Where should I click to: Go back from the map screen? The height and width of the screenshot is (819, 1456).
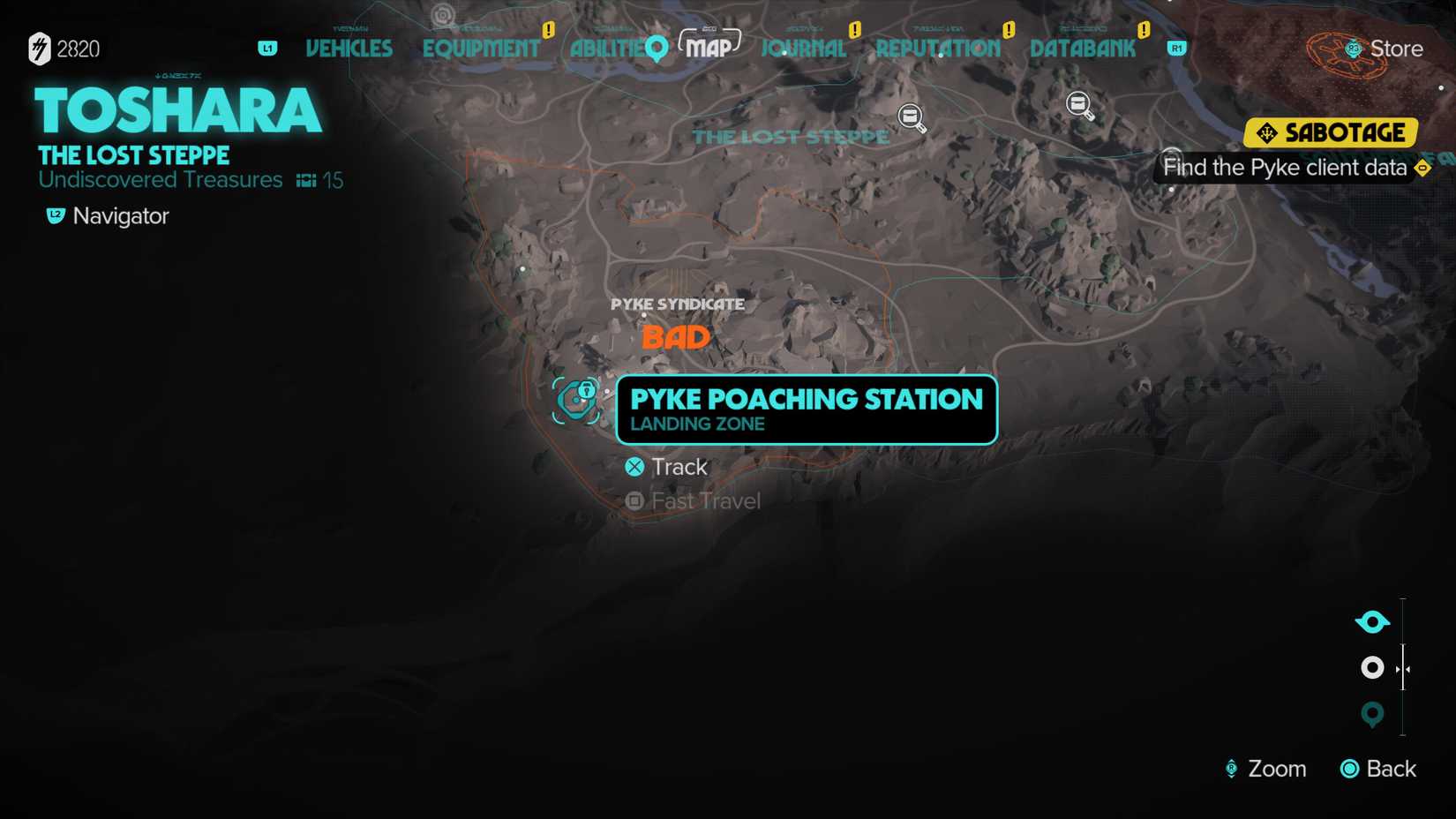[x=1378, y=769]
